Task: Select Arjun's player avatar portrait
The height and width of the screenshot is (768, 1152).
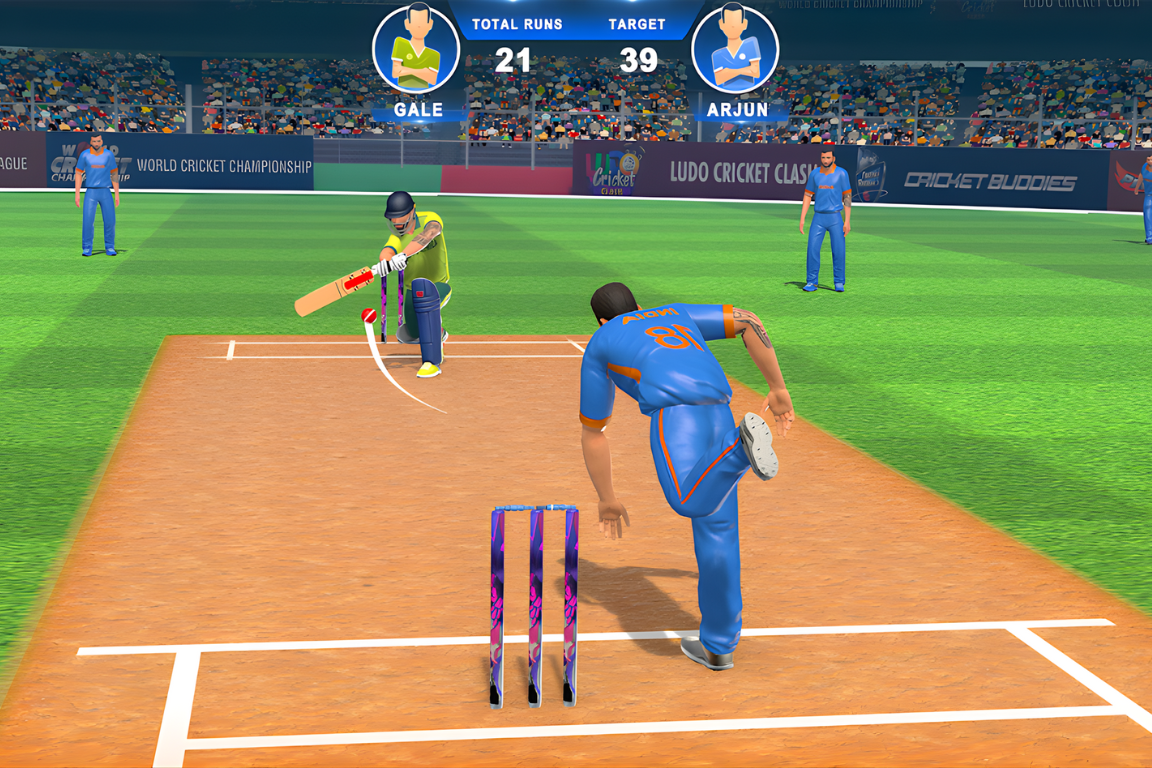Action: pyautogui.click(x=735, y=50)
